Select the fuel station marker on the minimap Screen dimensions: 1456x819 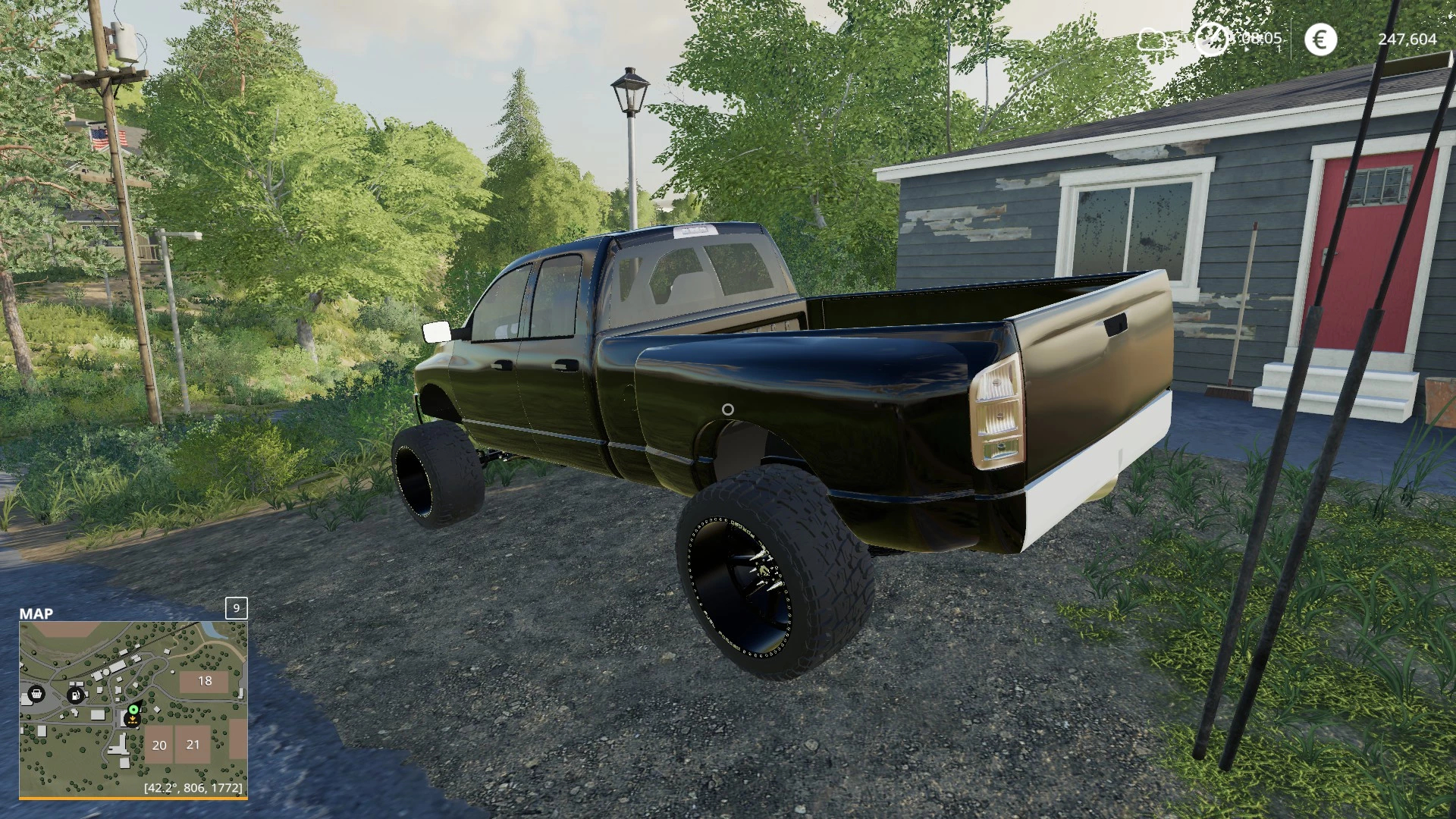point(75,695)
